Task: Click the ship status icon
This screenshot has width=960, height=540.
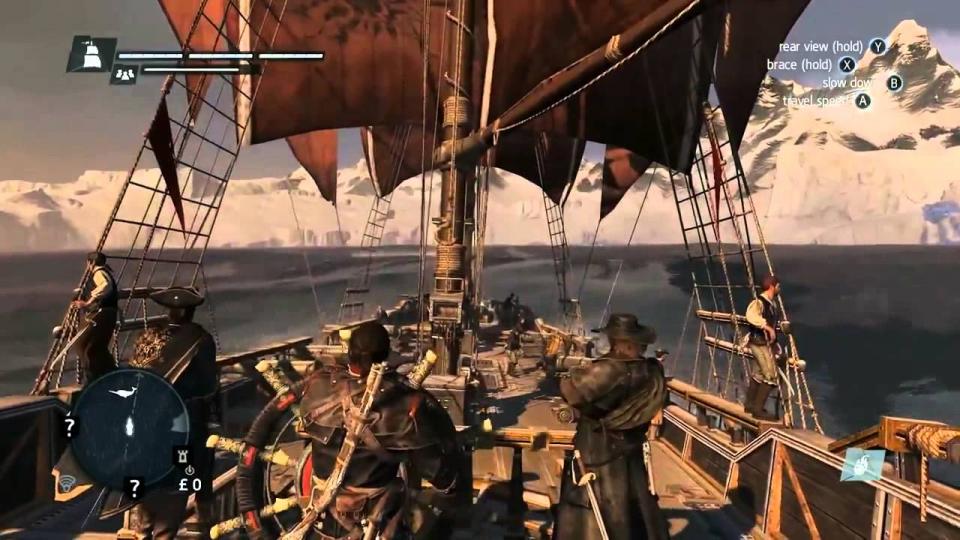Action: coord(91,54)
